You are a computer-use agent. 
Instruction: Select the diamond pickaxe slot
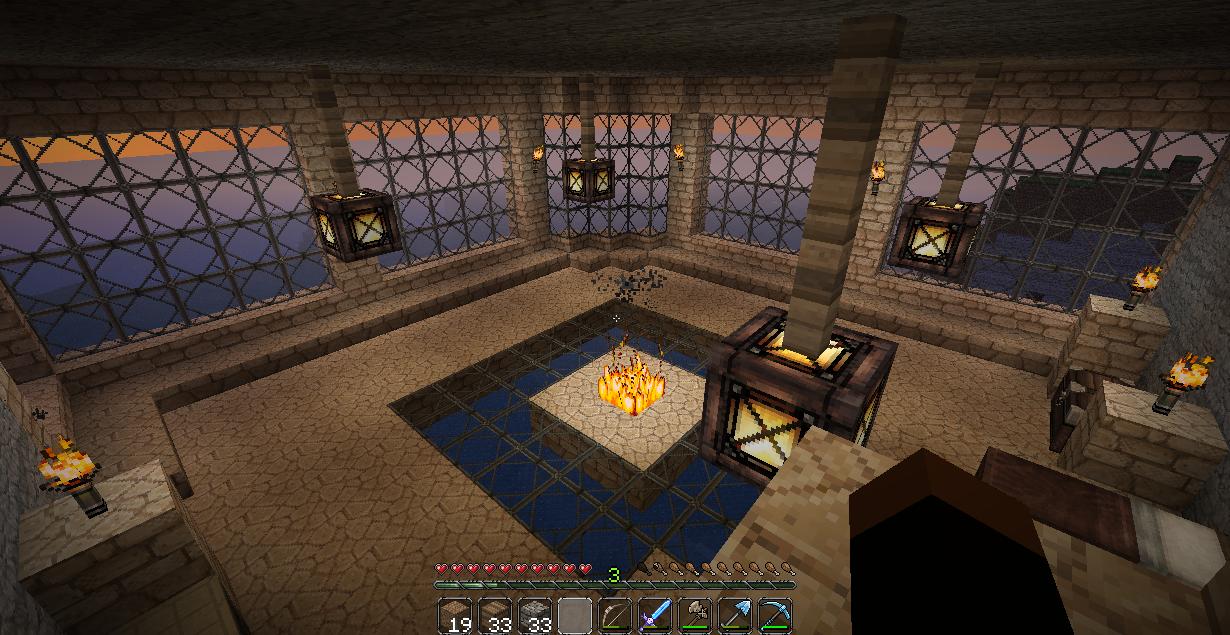point(774,615)
